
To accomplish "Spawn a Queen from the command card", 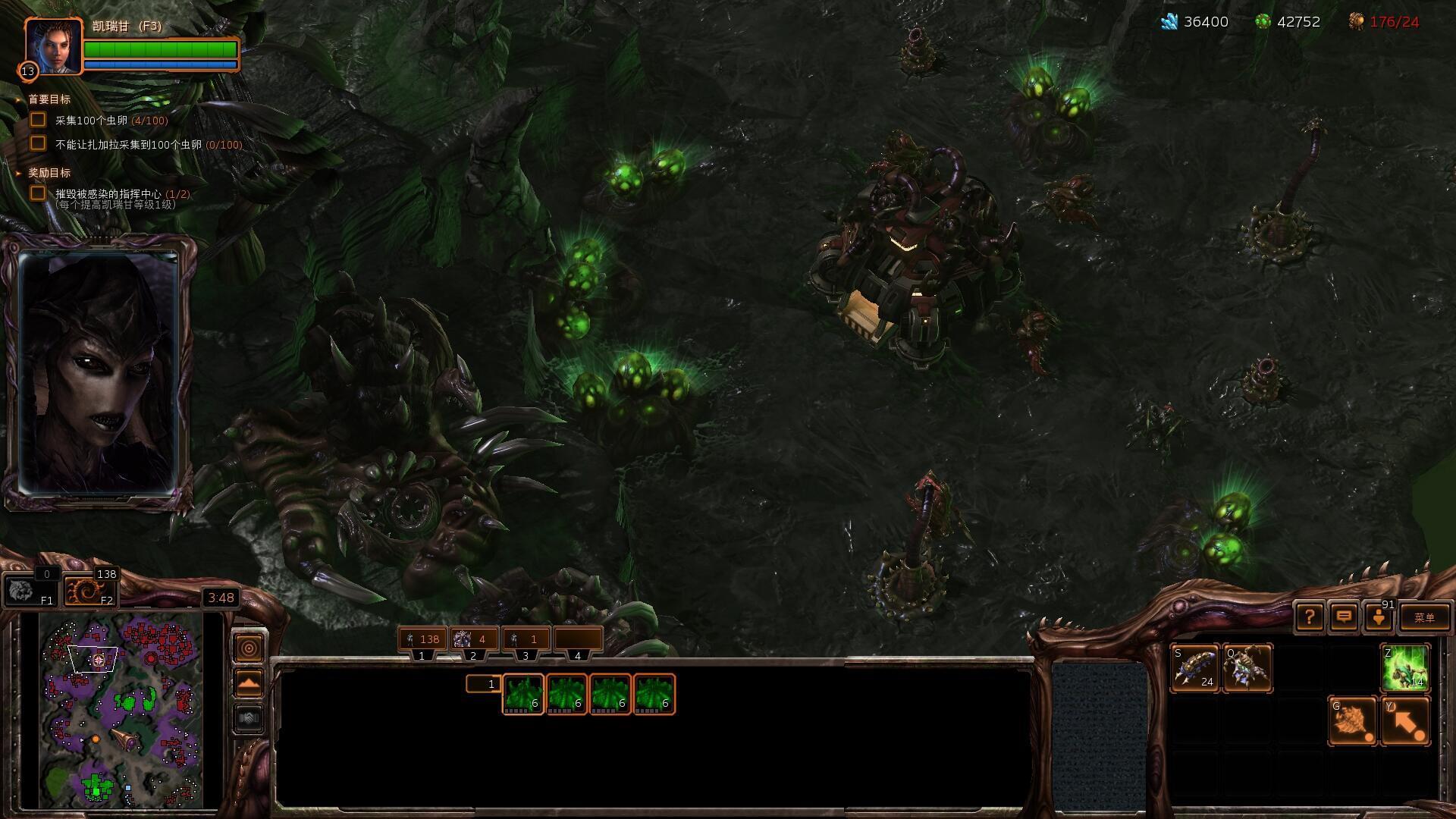I will tap(1247, 668).
